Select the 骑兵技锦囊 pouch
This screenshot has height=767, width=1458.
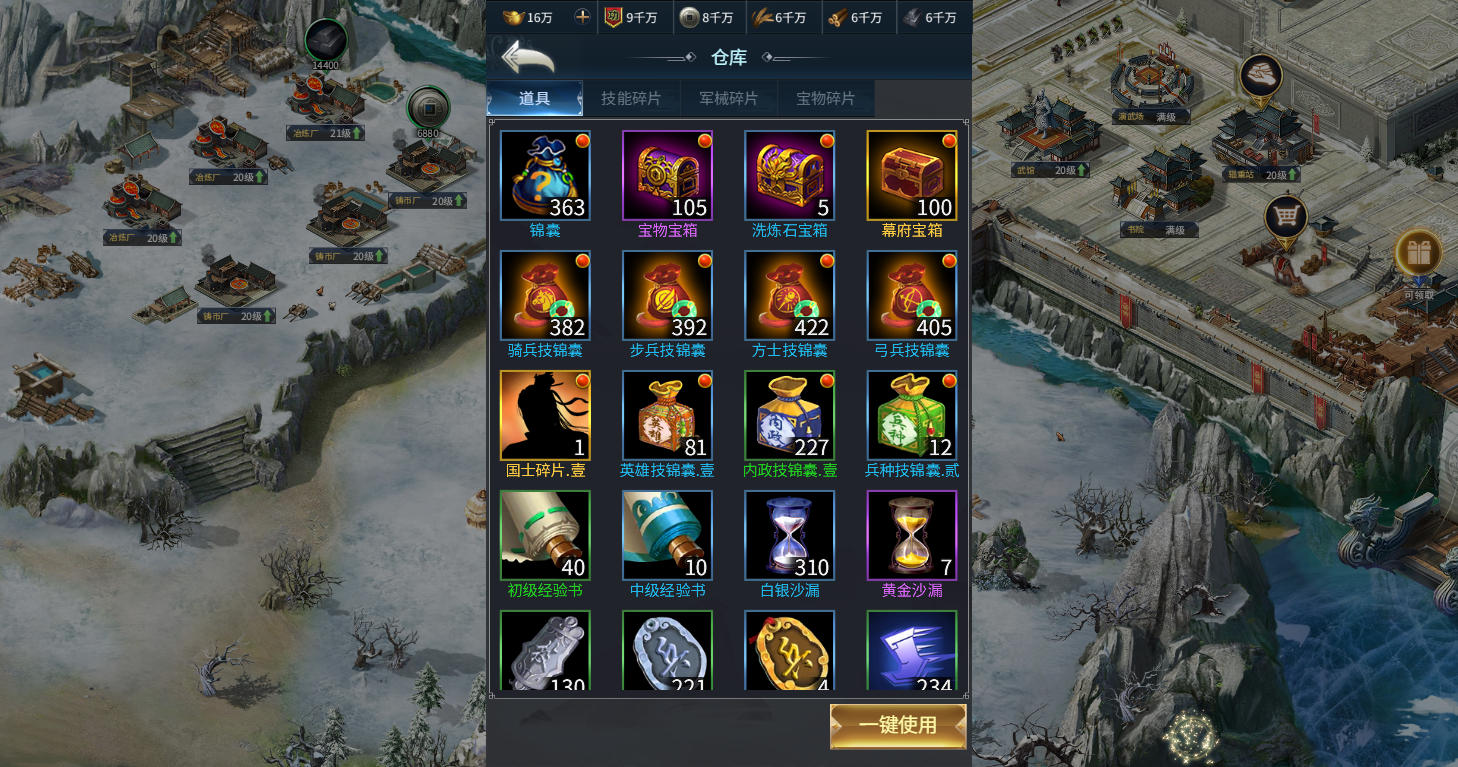pos(545,296)
